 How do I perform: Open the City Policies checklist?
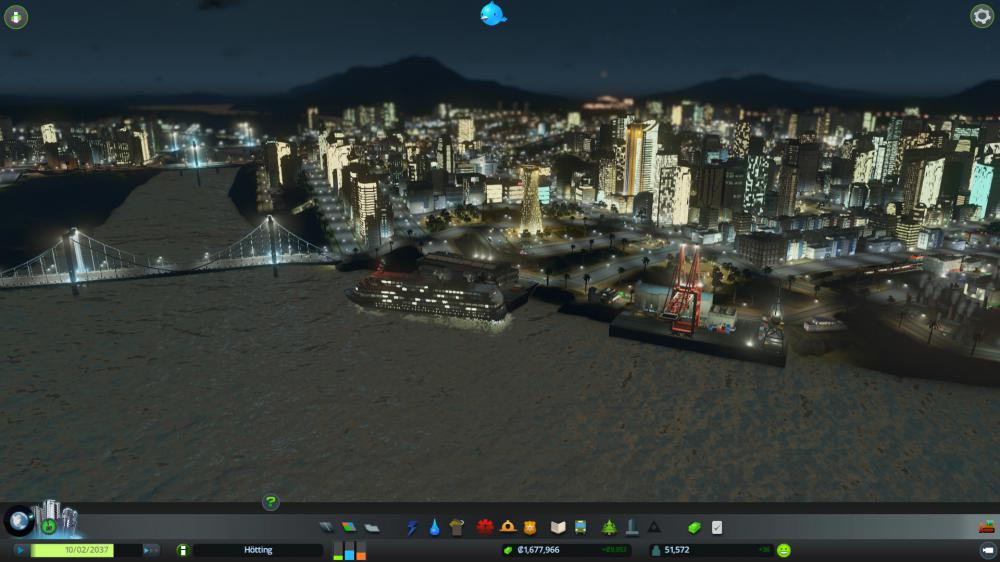coord(717,527)
